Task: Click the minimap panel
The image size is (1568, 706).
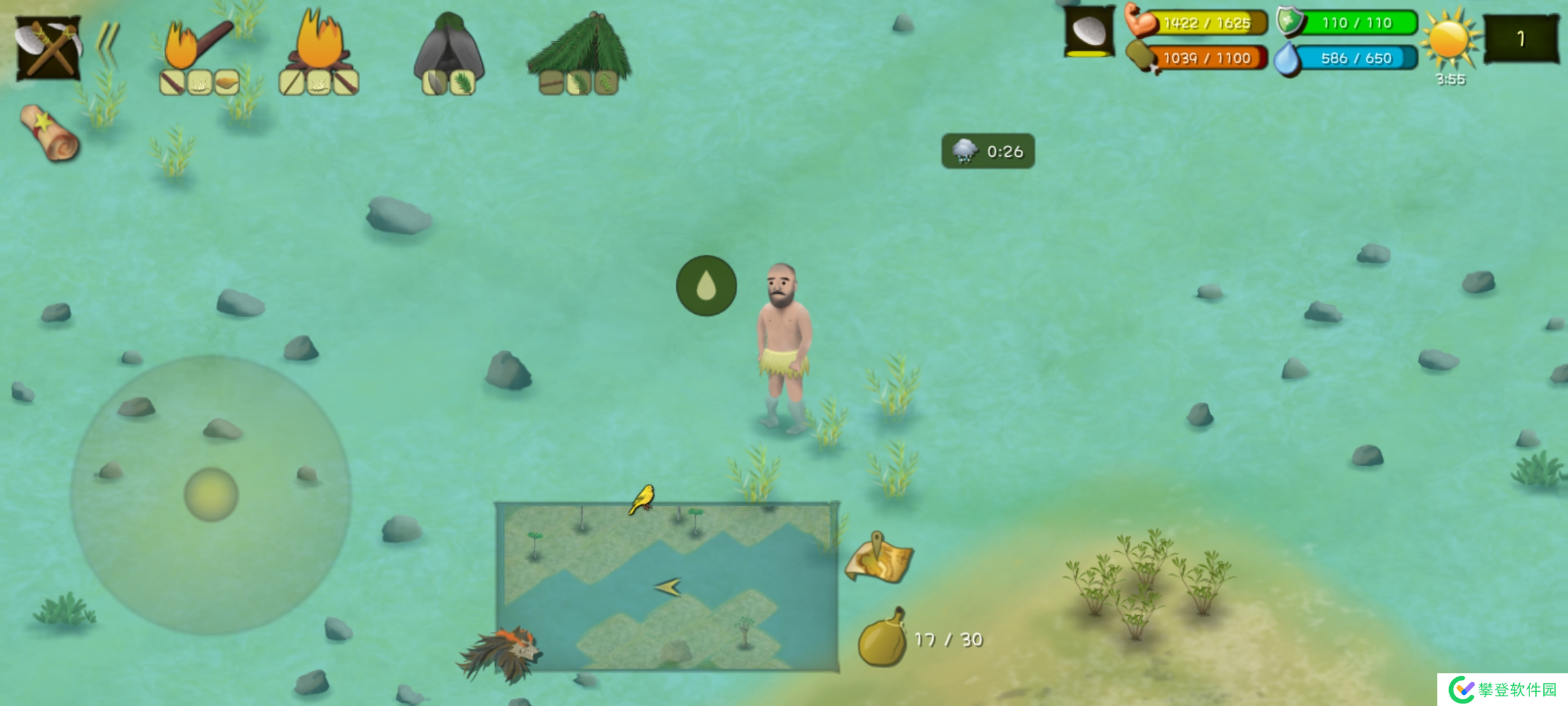Action: click(x=666, y=586)
